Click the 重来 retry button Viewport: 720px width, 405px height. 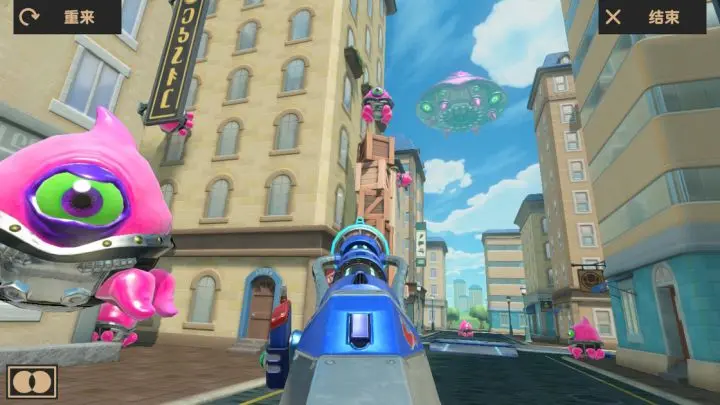pyautogui.click(x=66, y=17)
